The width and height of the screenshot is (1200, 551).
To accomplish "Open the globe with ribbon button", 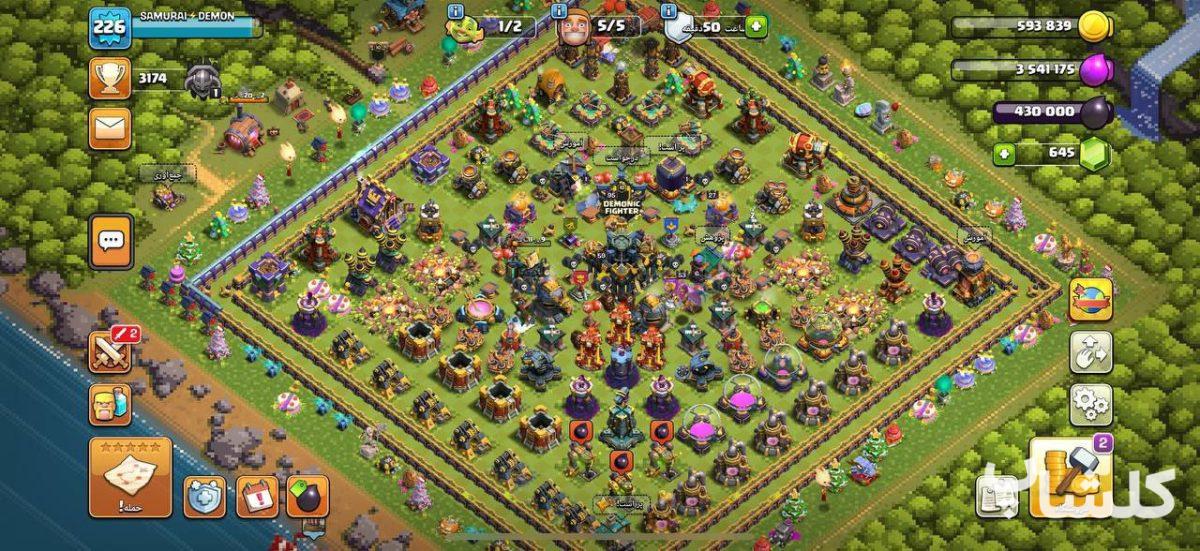I will [x=1091, y=299].
